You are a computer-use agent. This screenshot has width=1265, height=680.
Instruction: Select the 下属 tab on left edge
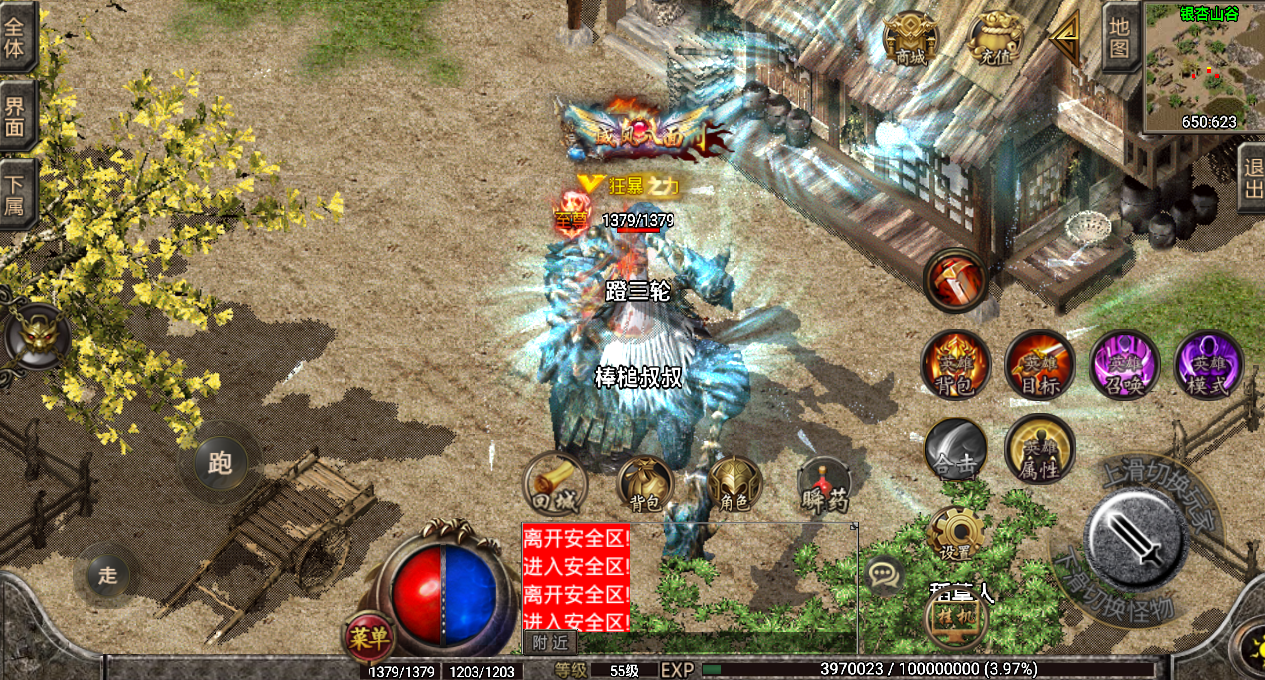[16, 196]
